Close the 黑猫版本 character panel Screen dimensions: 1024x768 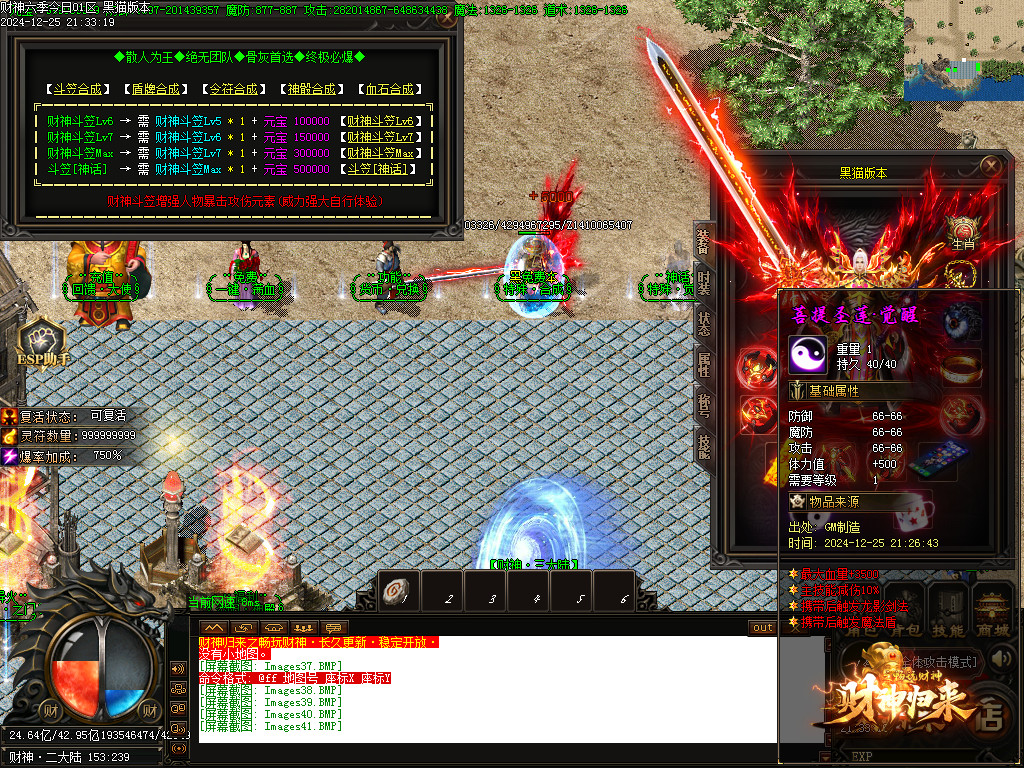coord(990,166)
